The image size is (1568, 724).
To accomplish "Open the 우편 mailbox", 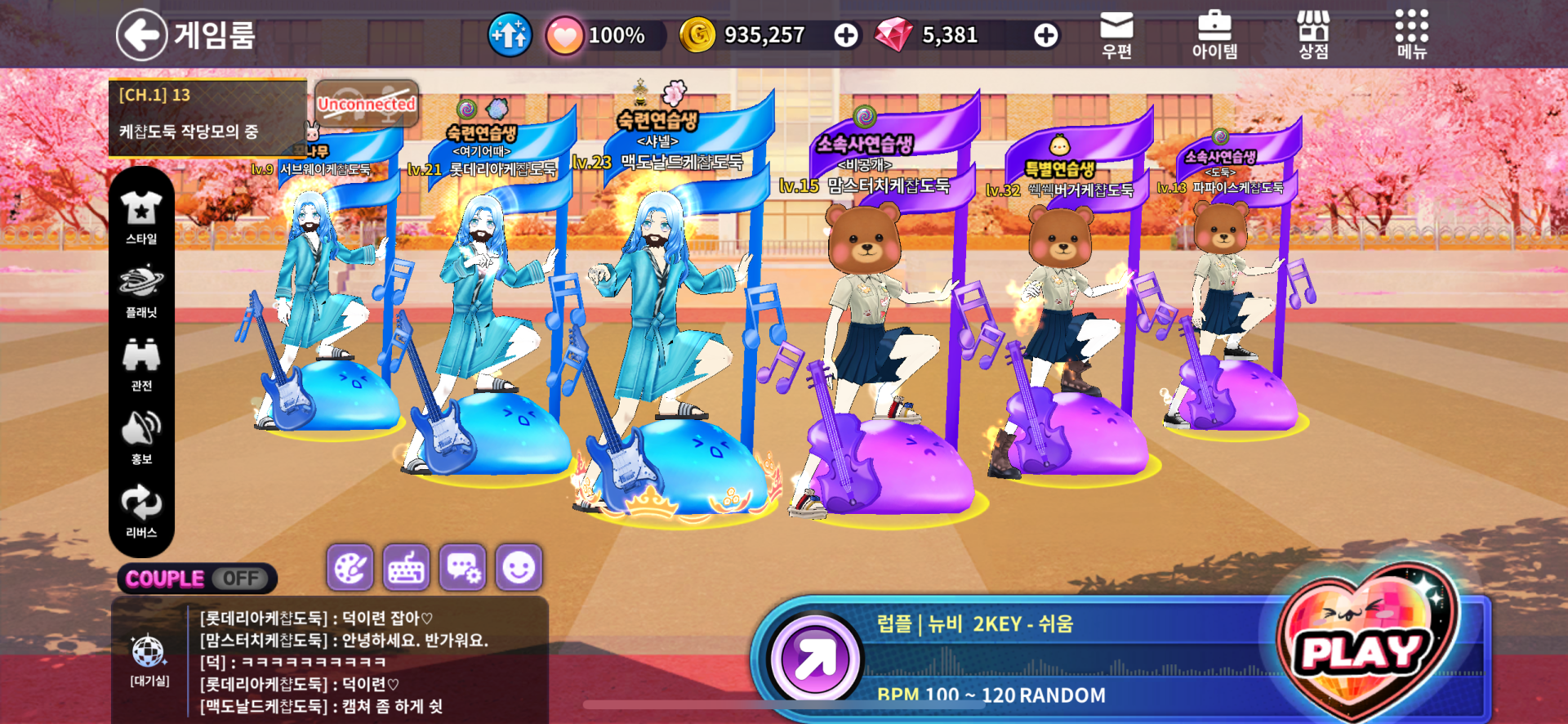I will tap(1116, 35).
